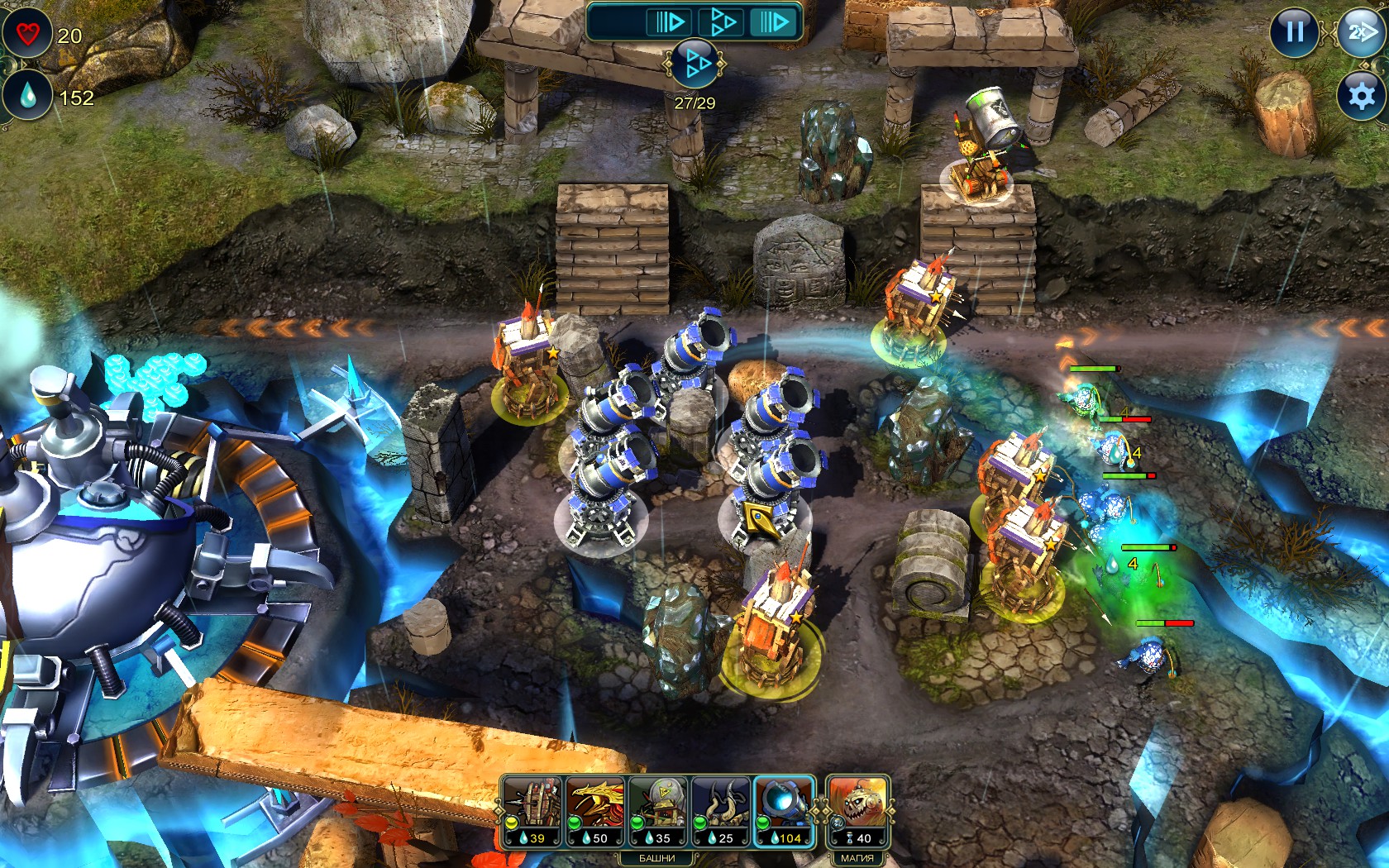Select the wooden ballista tower costing 39
1389x868 pixels.
pyautogui.click(x=532, y=811)
